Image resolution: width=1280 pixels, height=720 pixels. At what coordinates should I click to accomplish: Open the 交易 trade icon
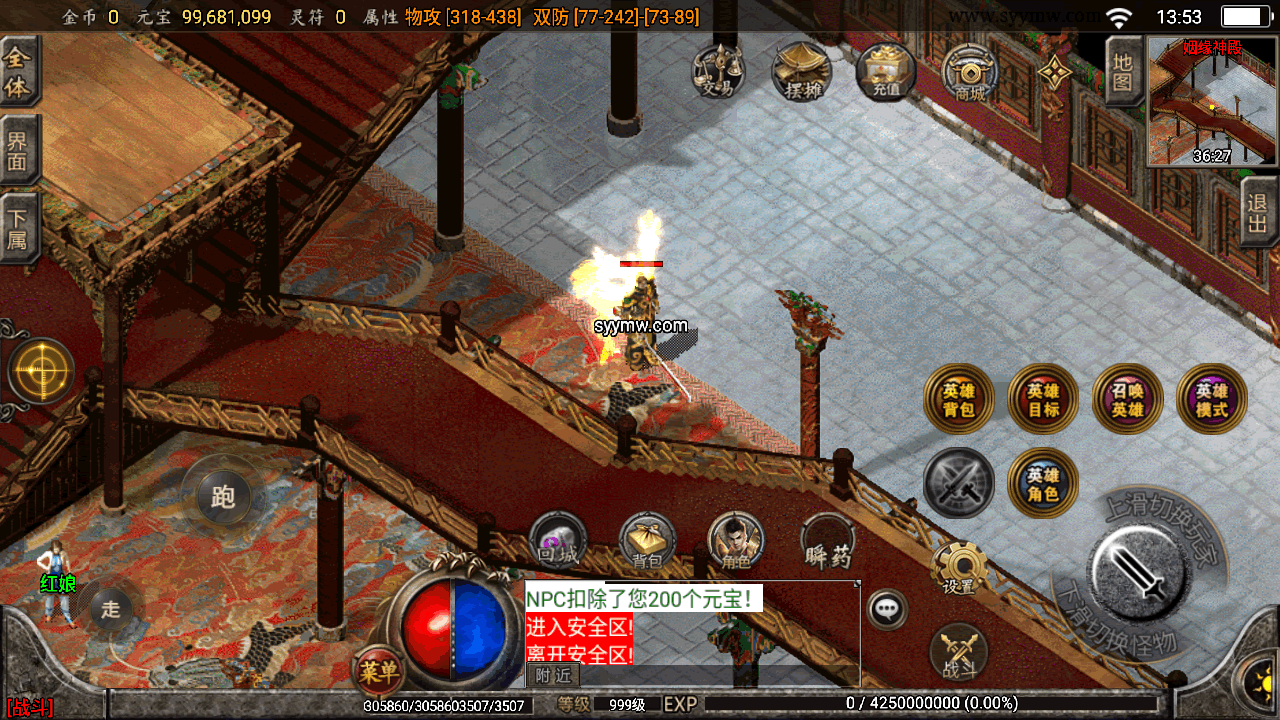coord(718,70)
